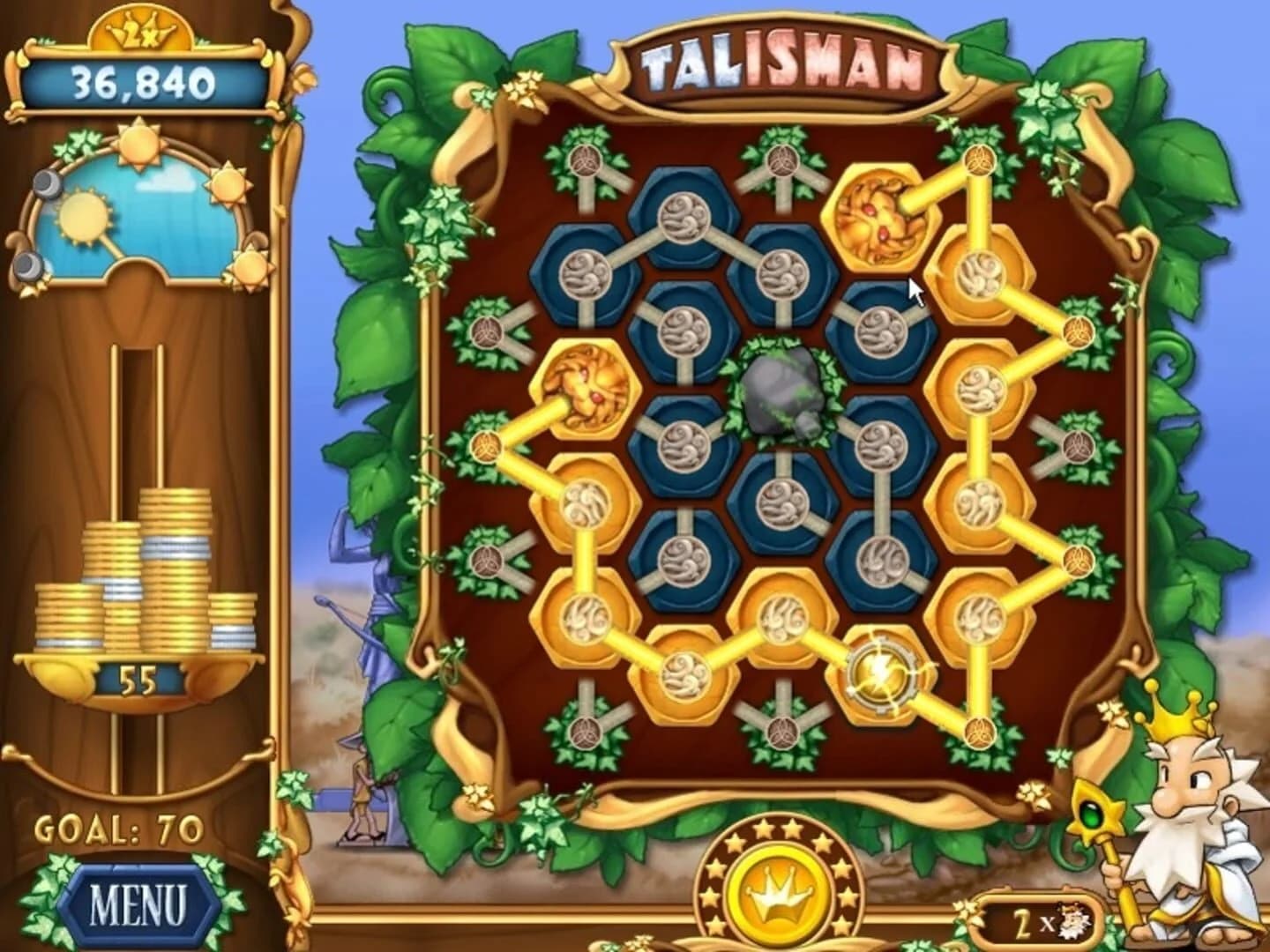The height and width of the screenshot is (952, 1270).
Task: Click the 2x multiplier crown badge above the score
Action: (141, 29)
